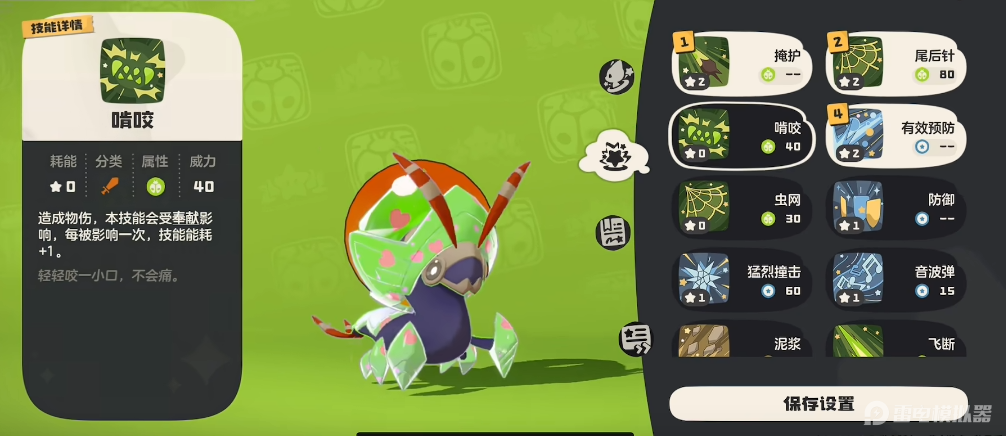Switch to the creature silhouette tab
1006x436 pixels.
[x=614, y=75]
